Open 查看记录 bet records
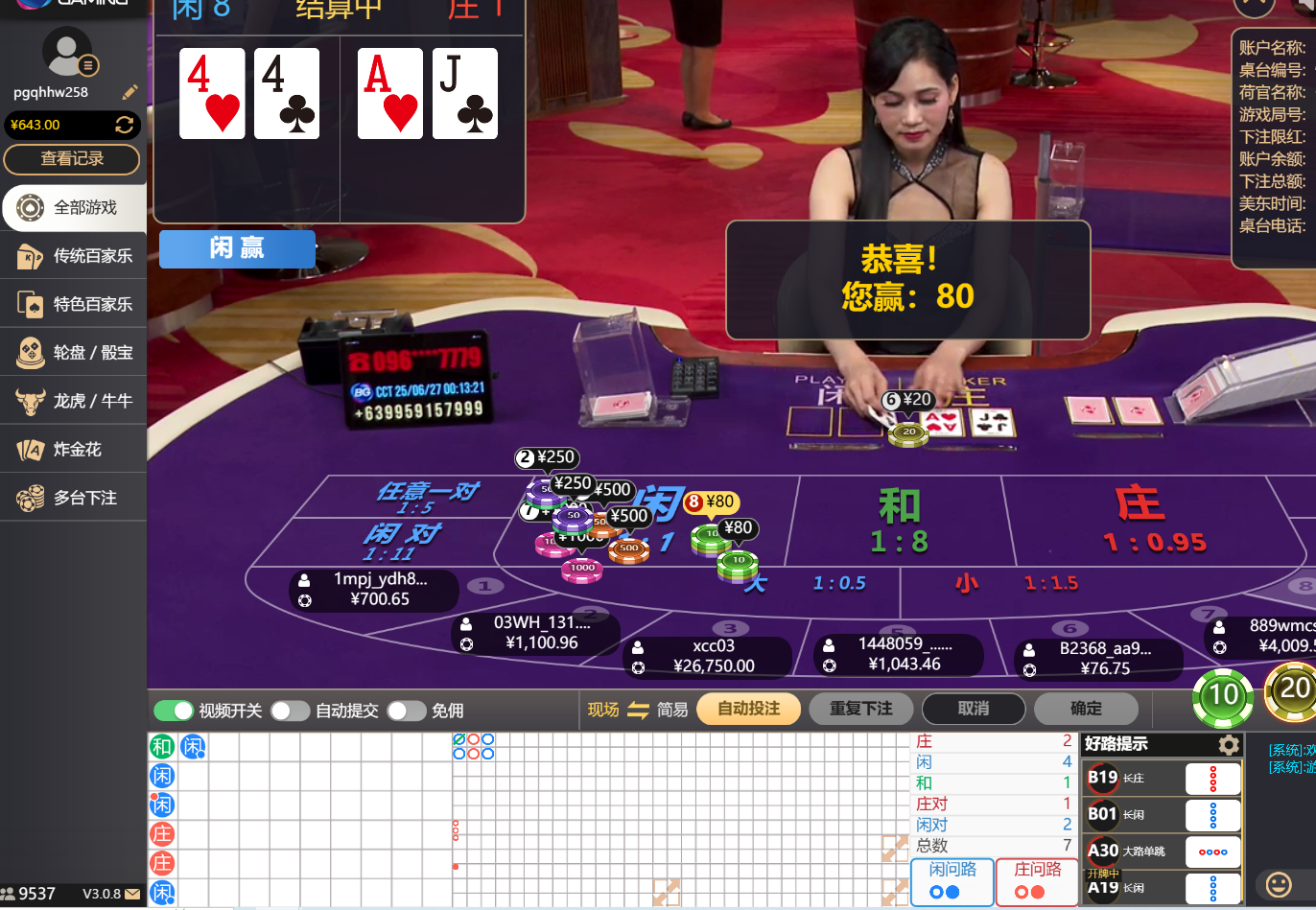Image resolution: width=1316 pixels, height=910 pixels. click(x=72, y=159)
